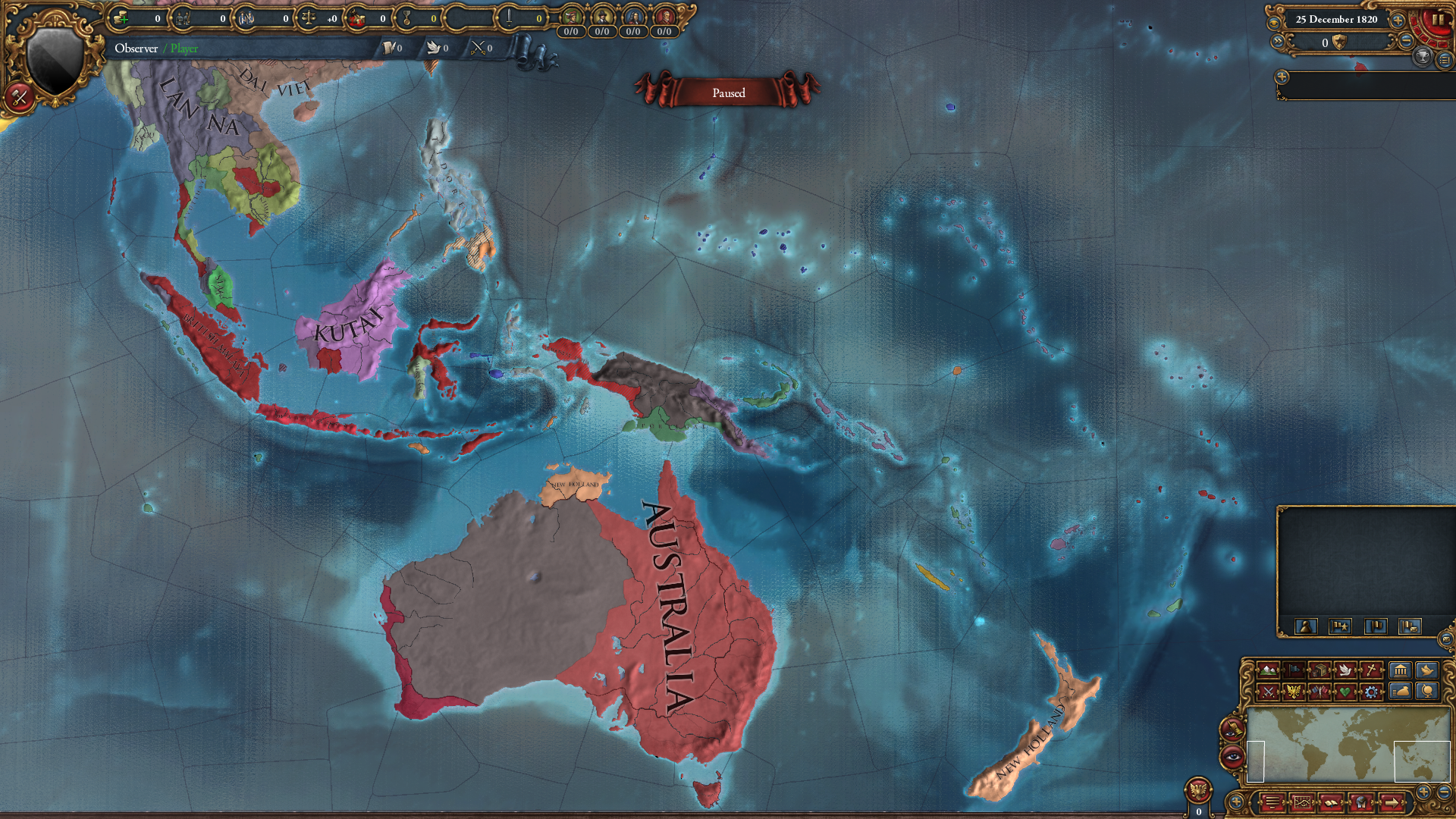
Task: Select the opinion heart map mode
Action: point(1345,692)
